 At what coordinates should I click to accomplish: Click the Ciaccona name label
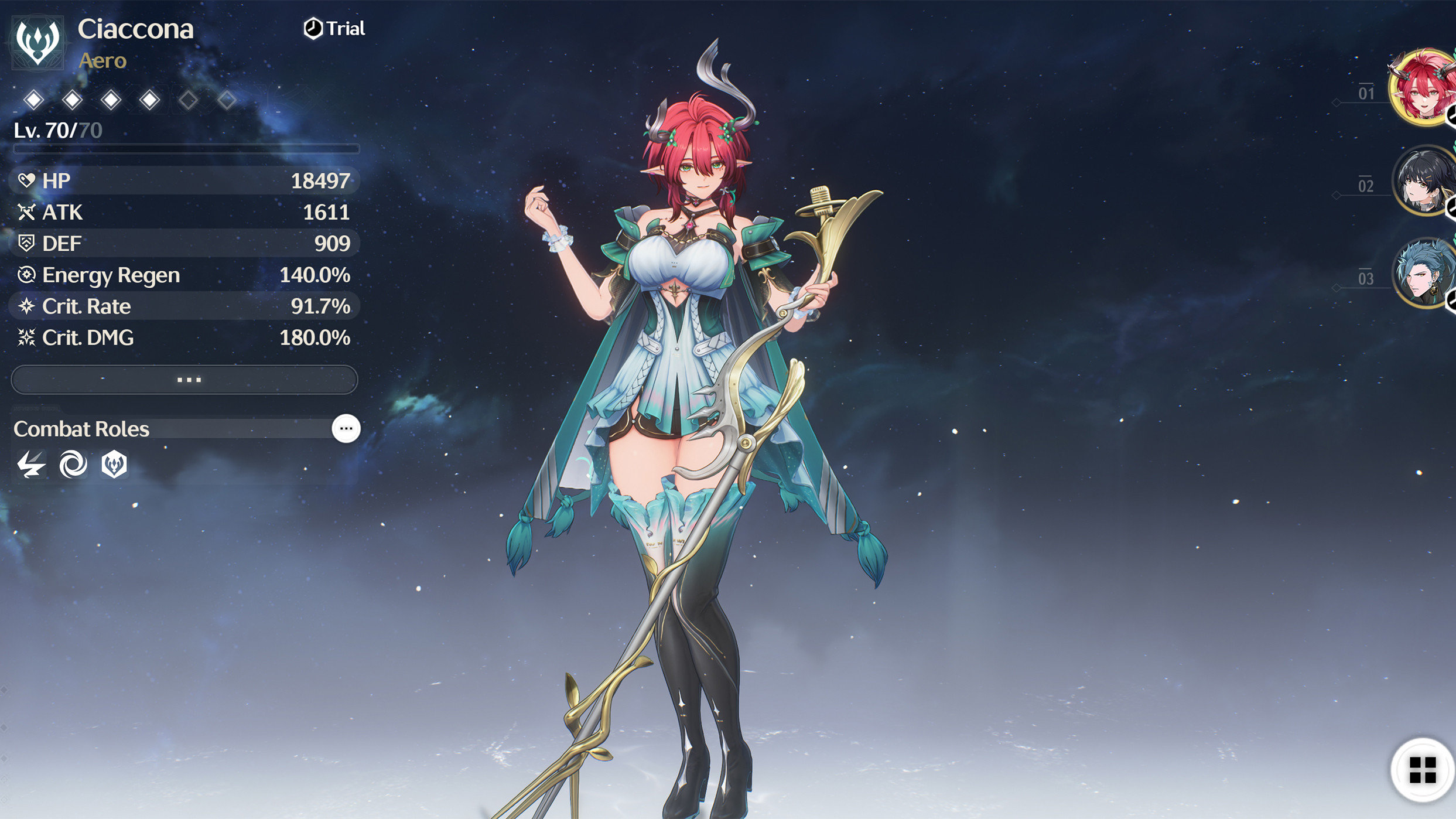[136, 29]
